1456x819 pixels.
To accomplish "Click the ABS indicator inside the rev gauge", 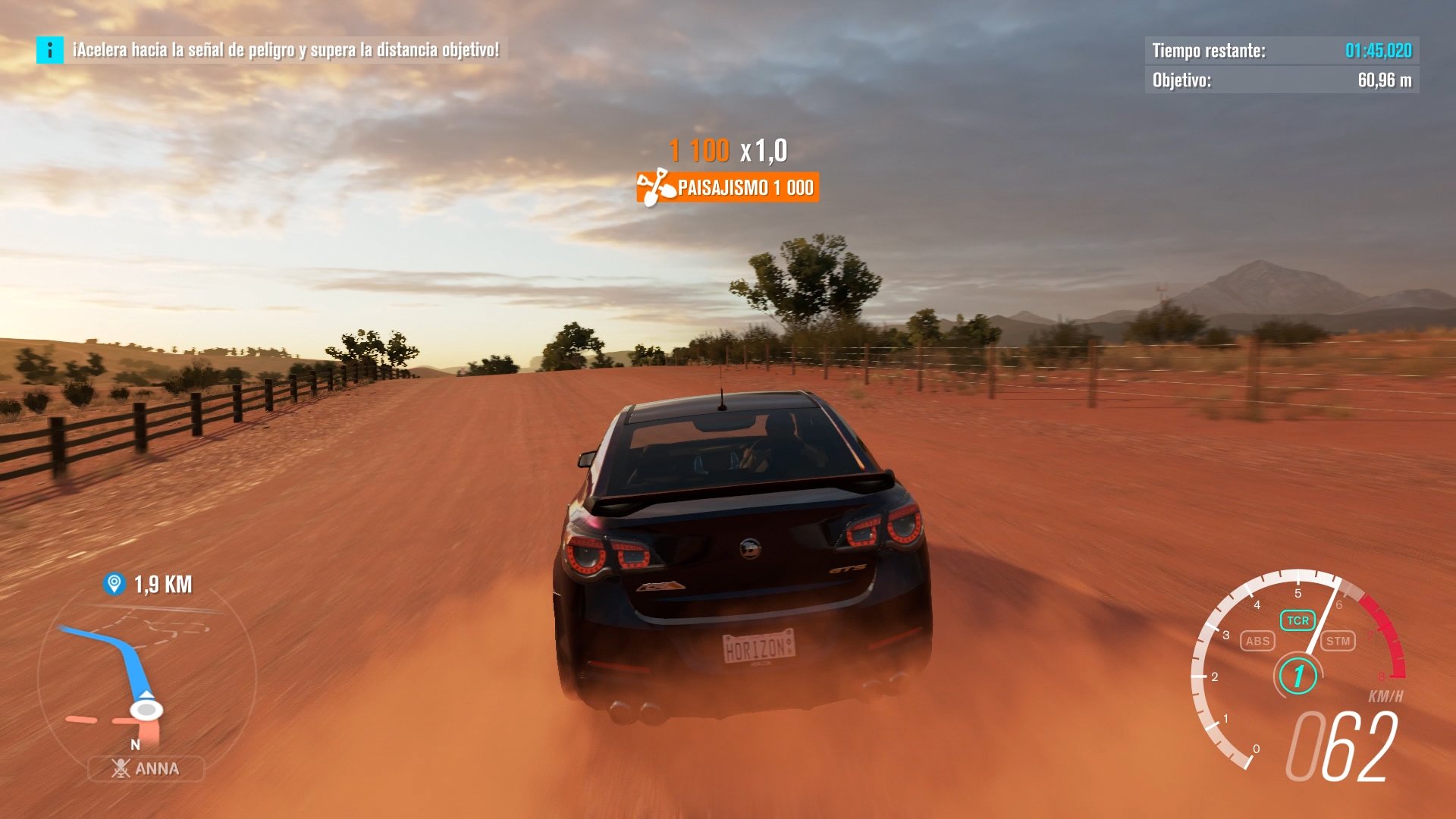I will (1259, 641).
